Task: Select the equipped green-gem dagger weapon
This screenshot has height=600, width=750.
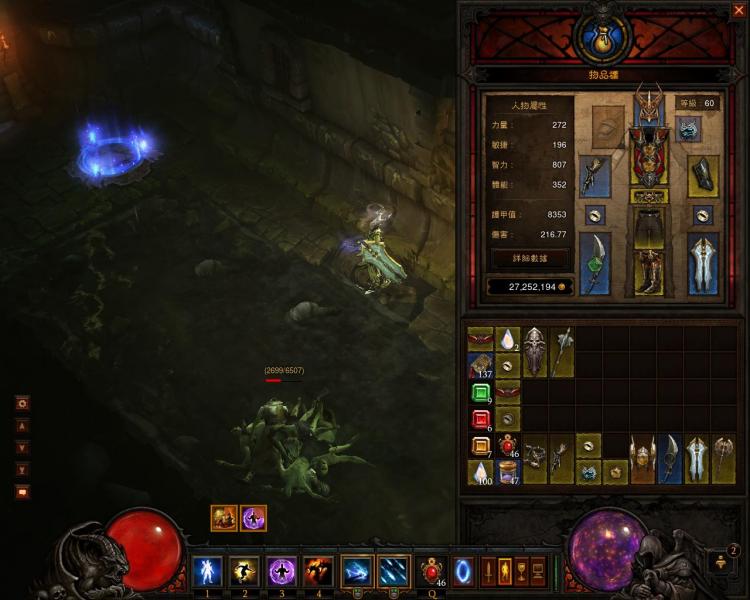Action: (x=595, y=262)
